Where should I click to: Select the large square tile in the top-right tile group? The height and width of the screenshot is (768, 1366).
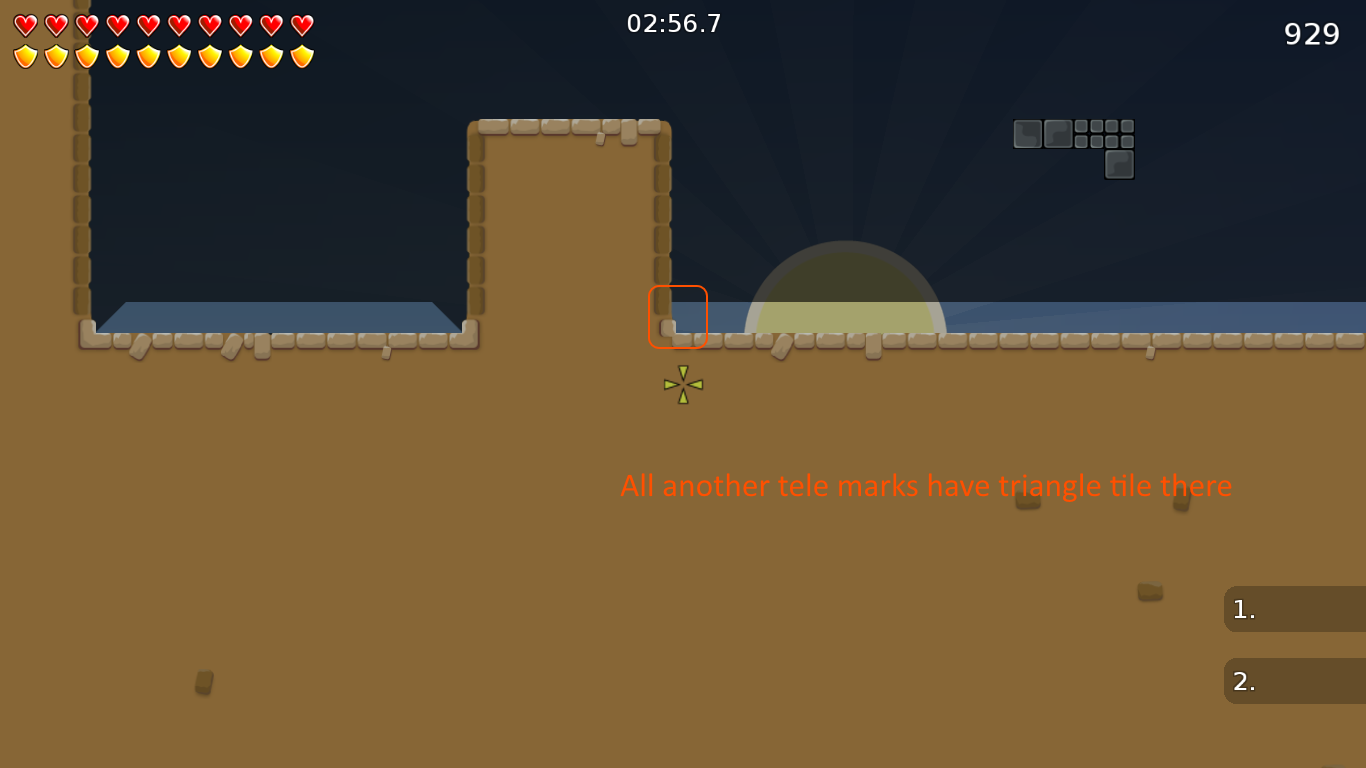click(x=1026, y=132)
